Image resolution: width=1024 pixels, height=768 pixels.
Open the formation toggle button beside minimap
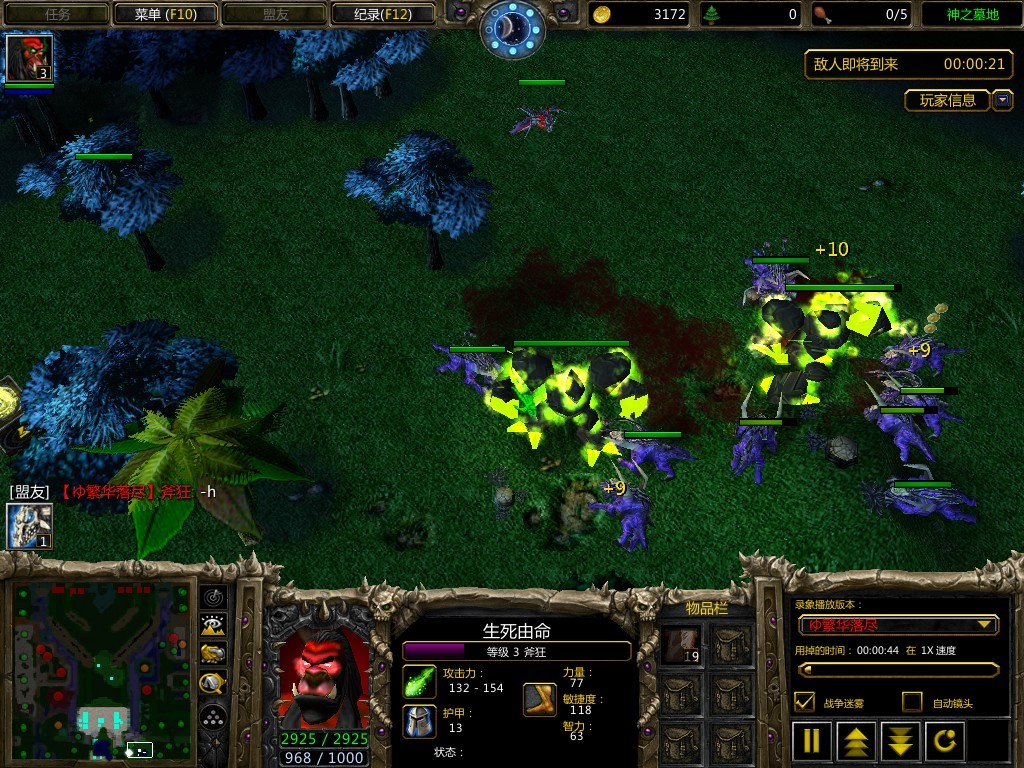pyautogui.click(x=214, y=717)
